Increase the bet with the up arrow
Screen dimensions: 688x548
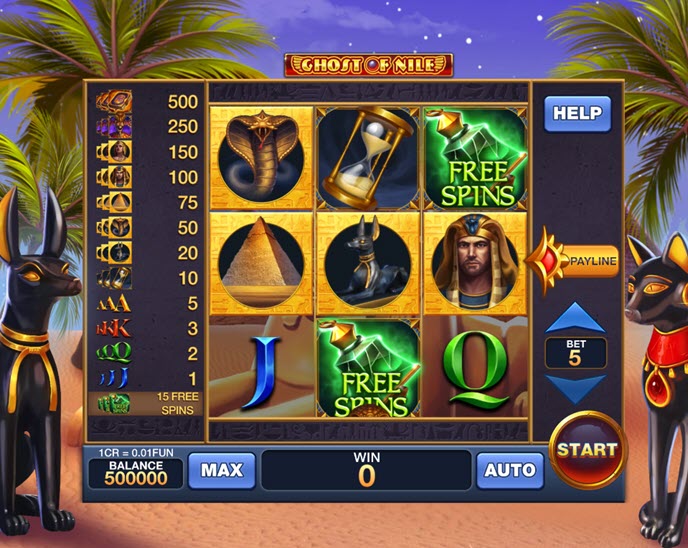(576, 319)
